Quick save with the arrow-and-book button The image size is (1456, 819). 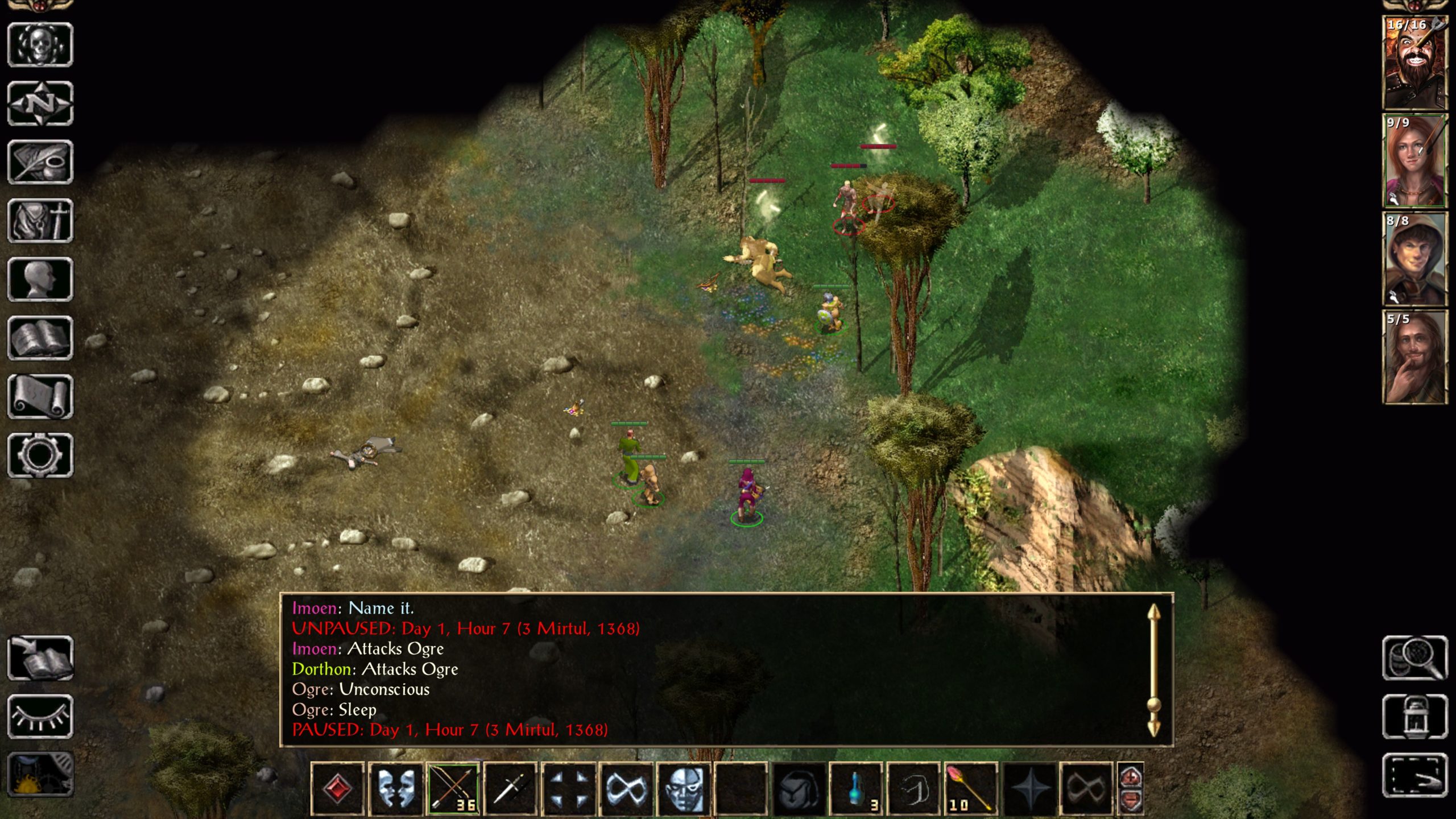(x=40, y=658)
